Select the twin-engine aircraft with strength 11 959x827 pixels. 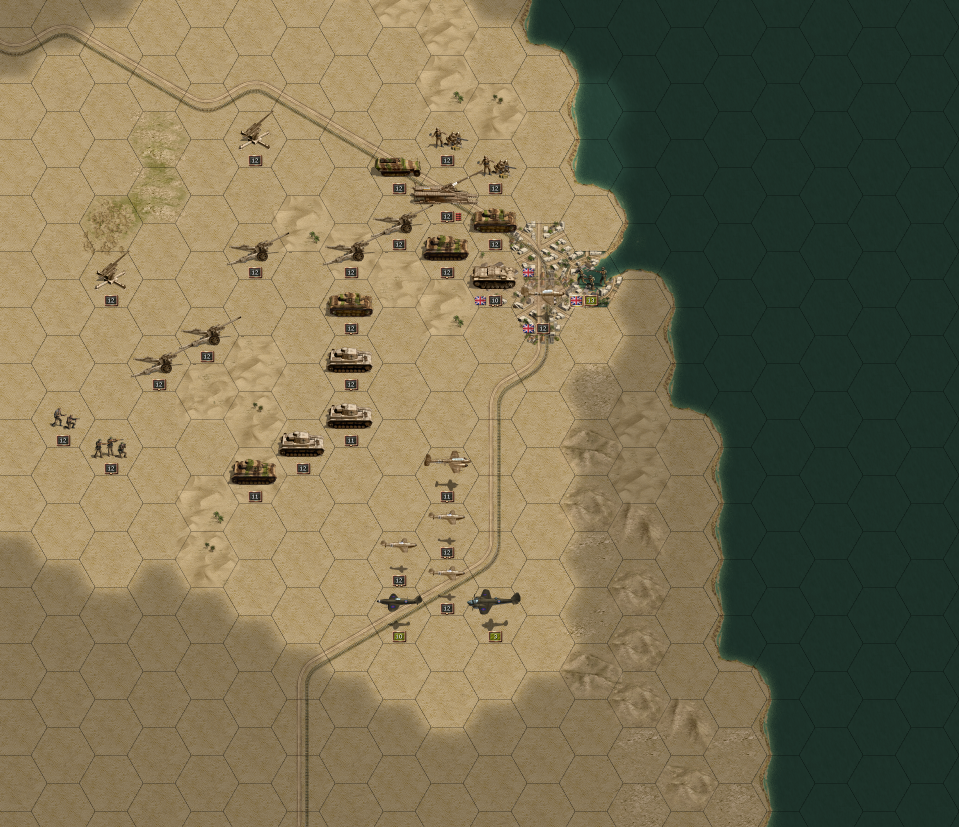[x=447, y=462]
